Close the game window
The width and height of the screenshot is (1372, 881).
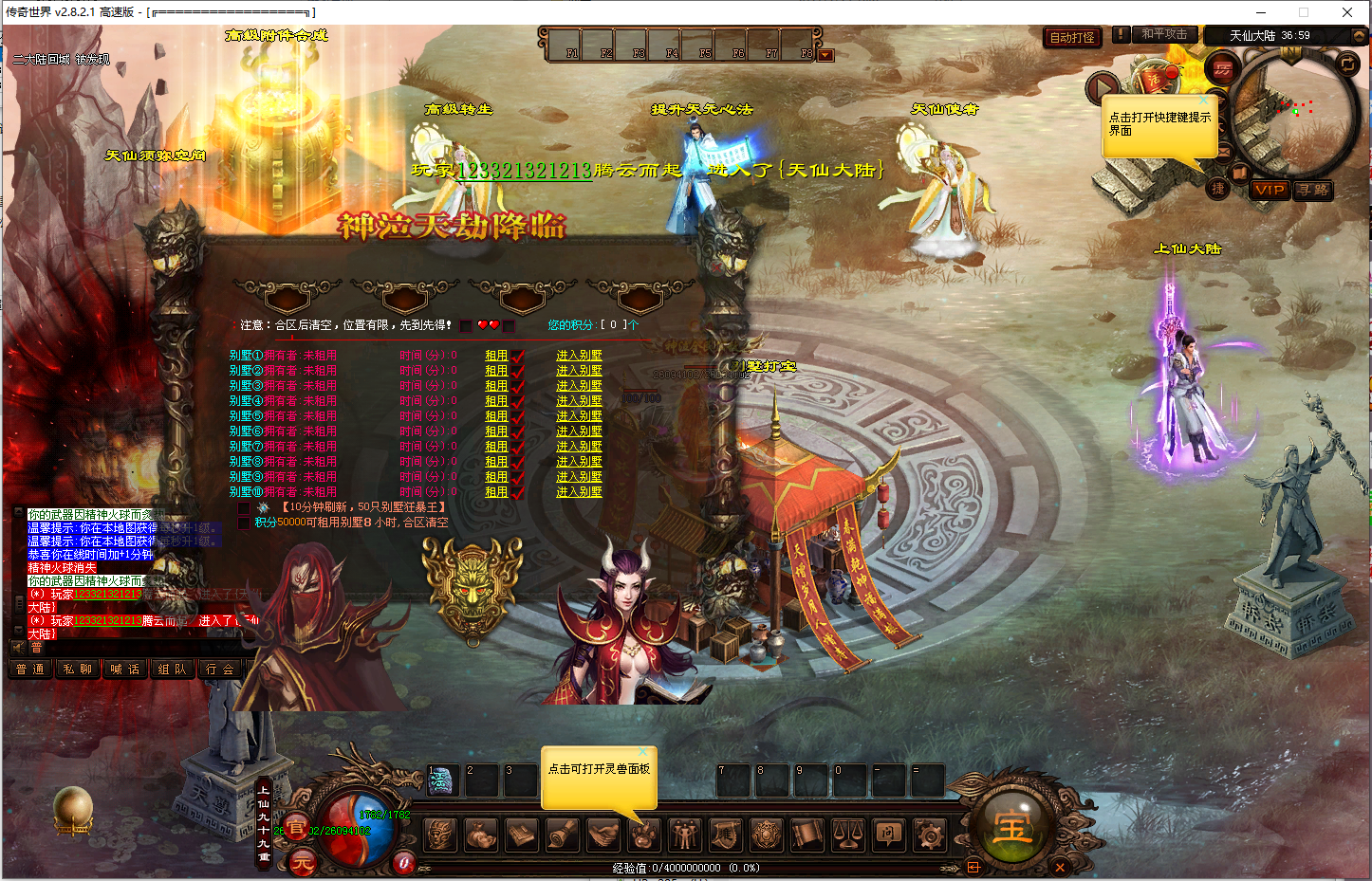pyautogui.click(x=1347, y=12)
